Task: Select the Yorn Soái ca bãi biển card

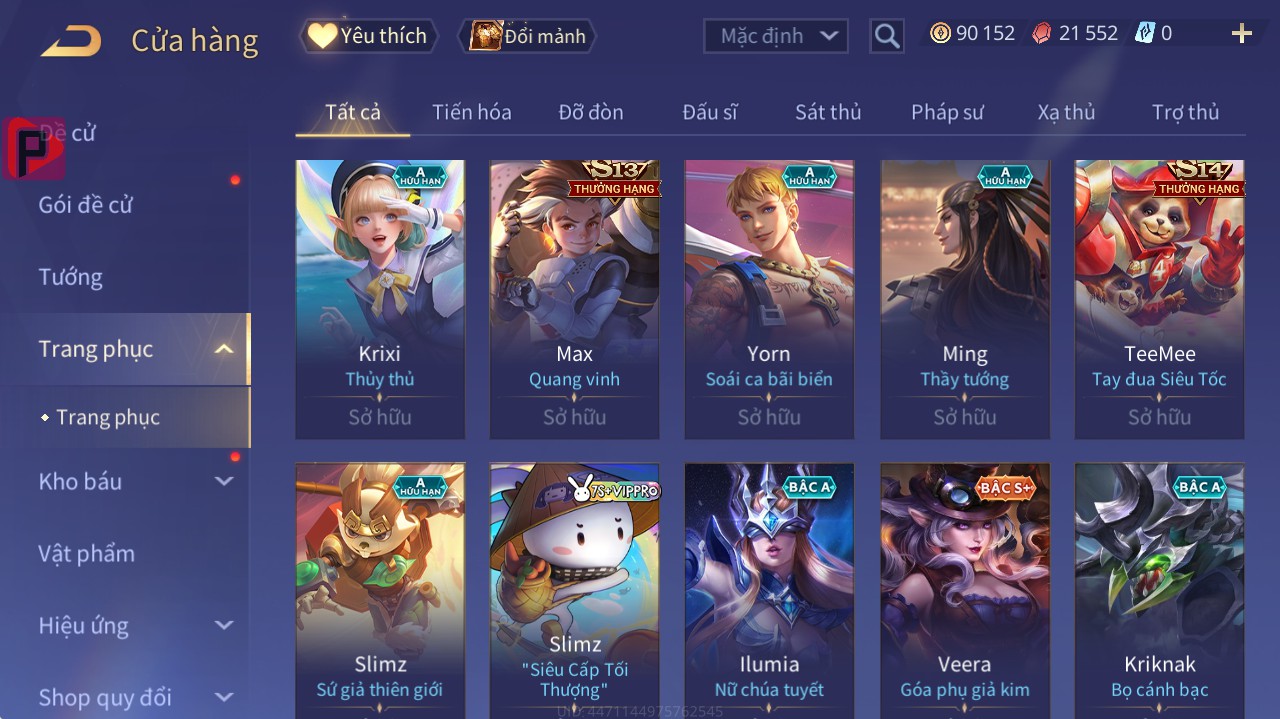Action: click(x=769, y=299)
